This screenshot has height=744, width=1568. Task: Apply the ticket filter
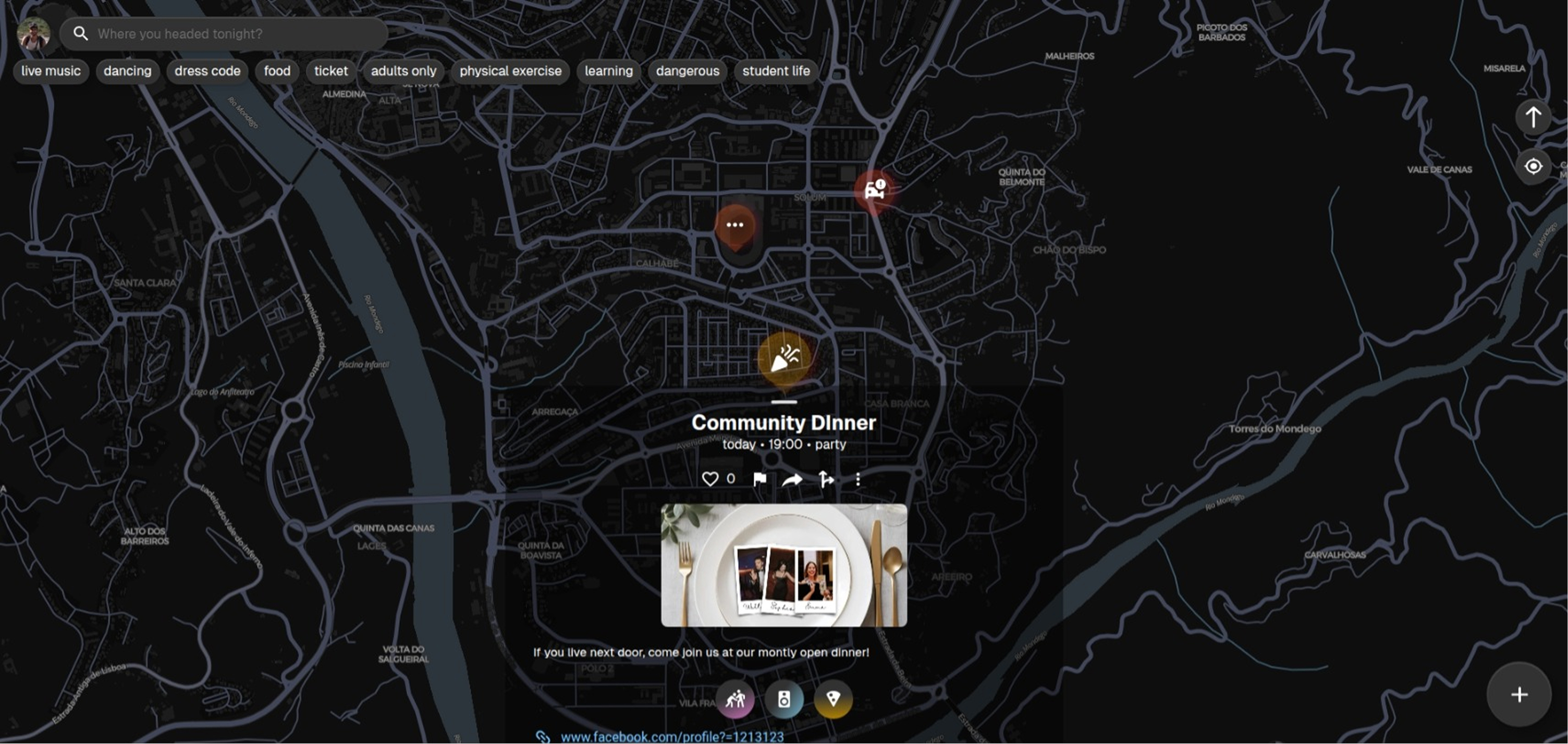(x=330, y=71)
